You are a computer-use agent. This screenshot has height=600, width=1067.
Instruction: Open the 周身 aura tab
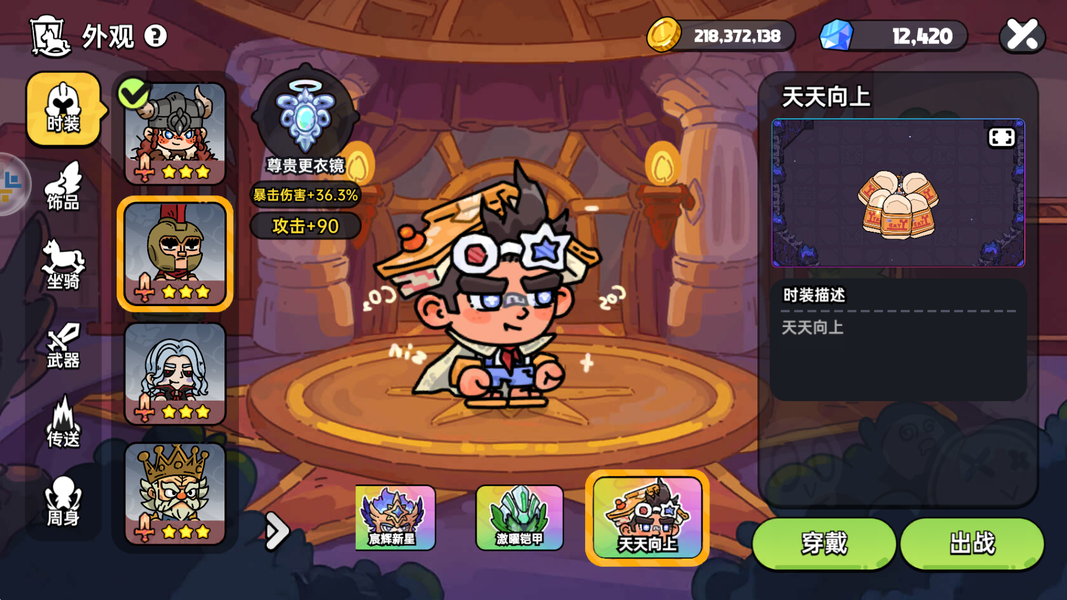coord(63,502)
